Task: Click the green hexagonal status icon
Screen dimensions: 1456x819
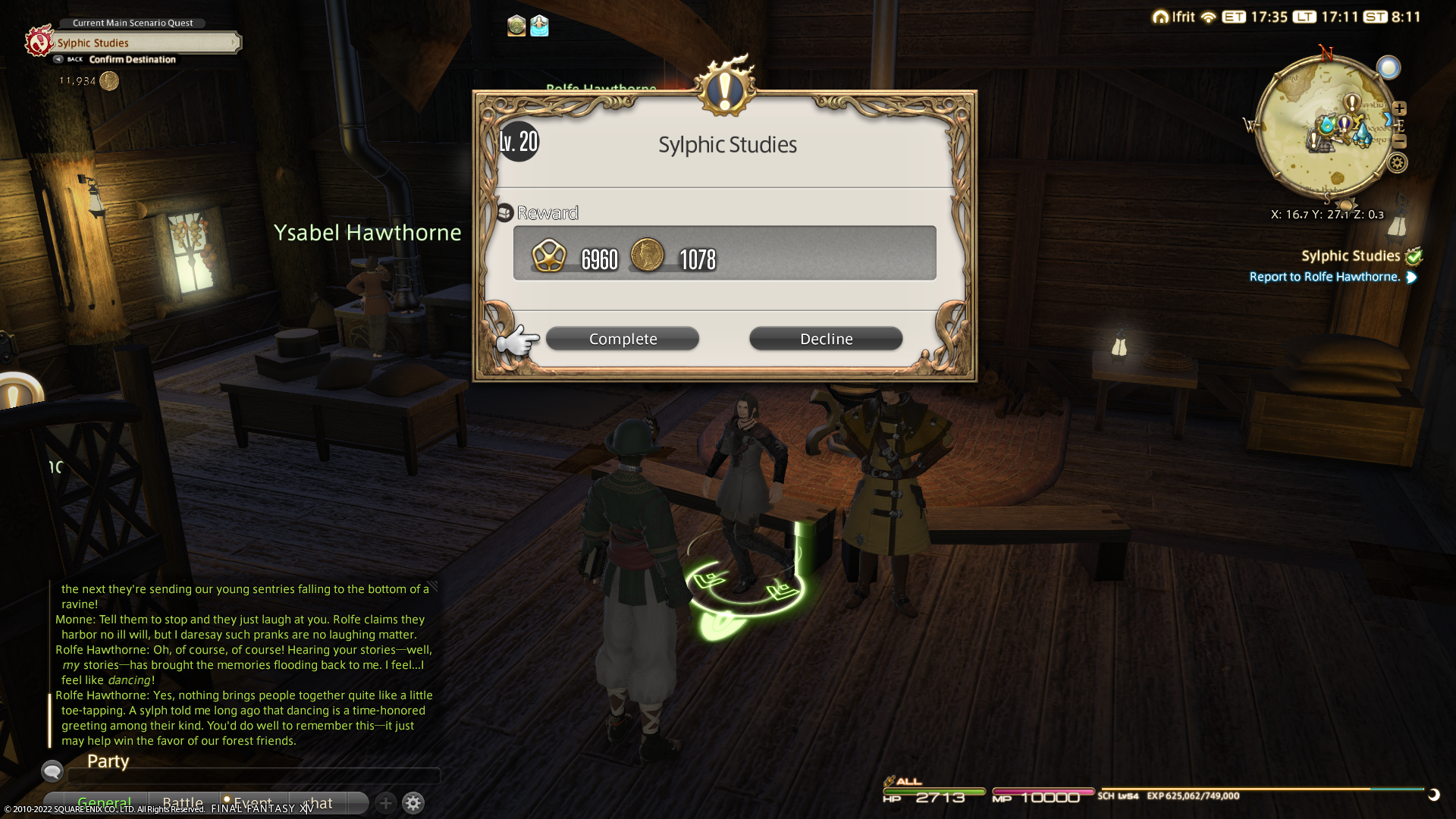Action: coord(516,27)
